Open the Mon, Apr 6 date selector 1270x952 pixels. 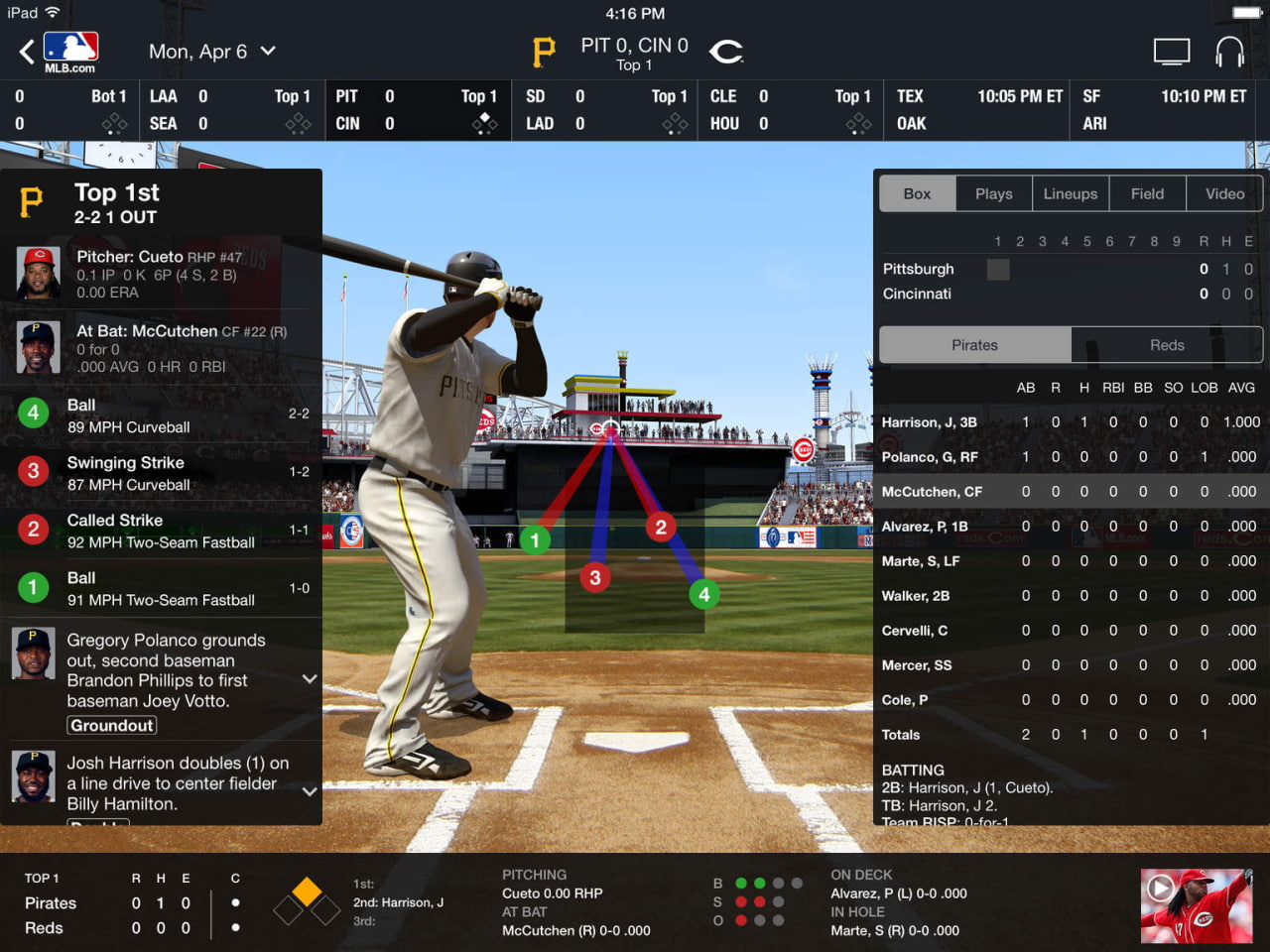coord(212,51)
